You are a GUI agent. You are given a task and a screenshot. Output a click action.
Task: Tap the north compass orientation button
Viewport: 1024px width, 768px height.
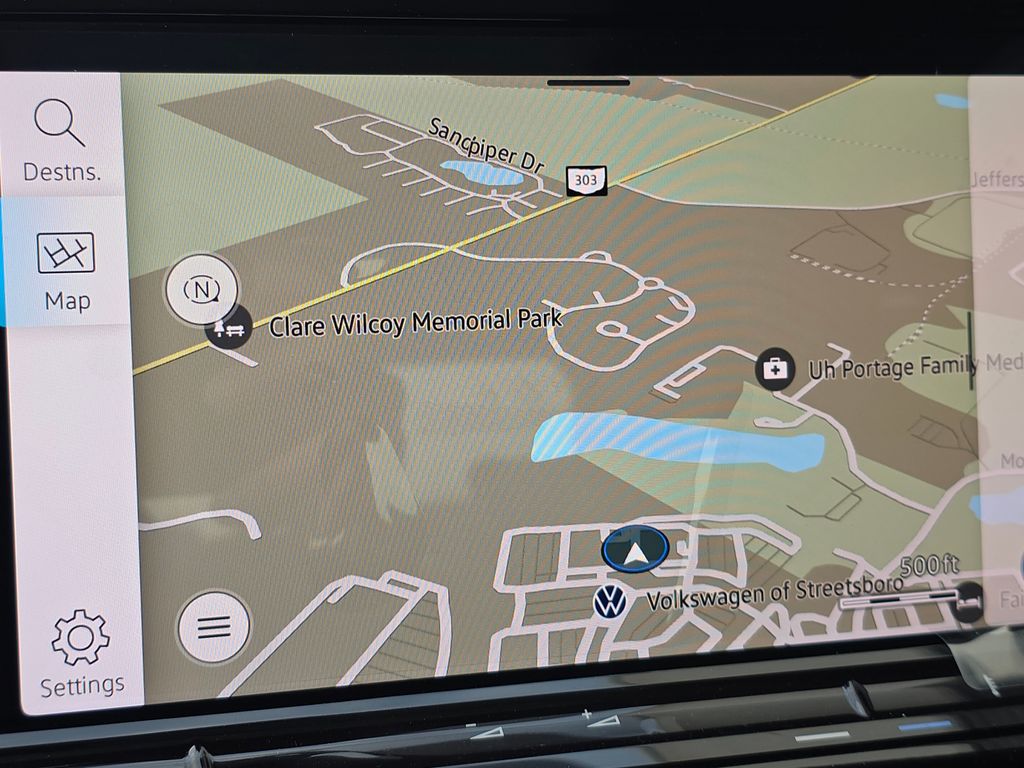click(203, 289)
